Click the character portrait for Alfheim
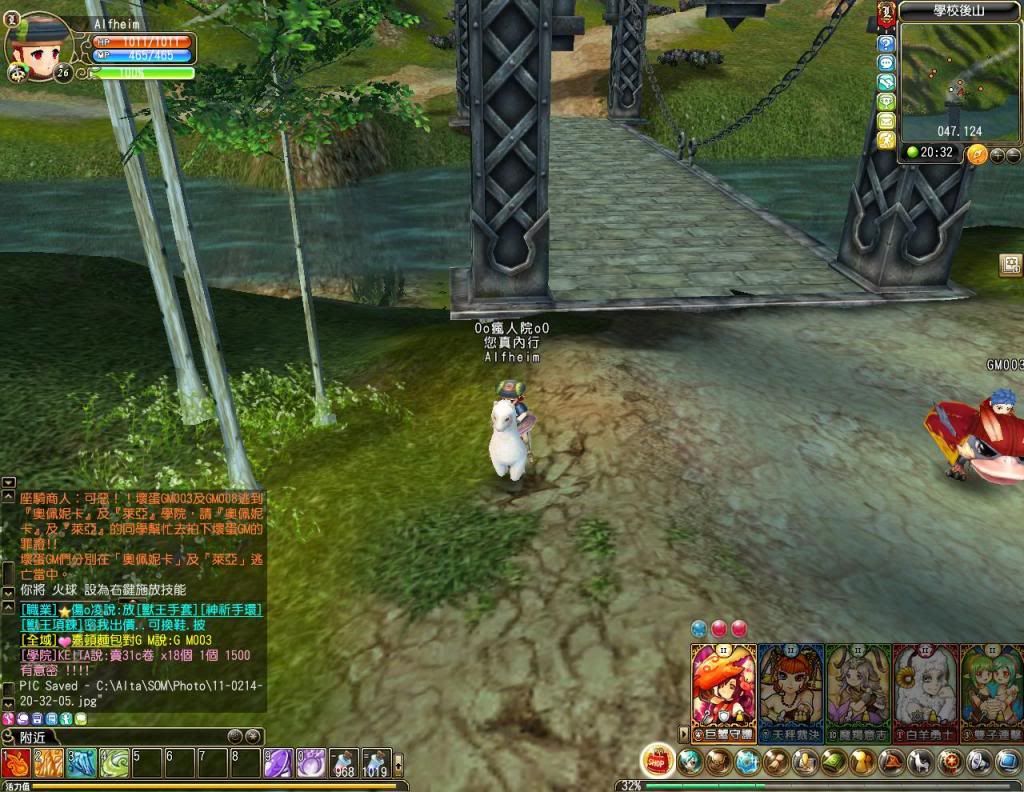 point(40,45)
